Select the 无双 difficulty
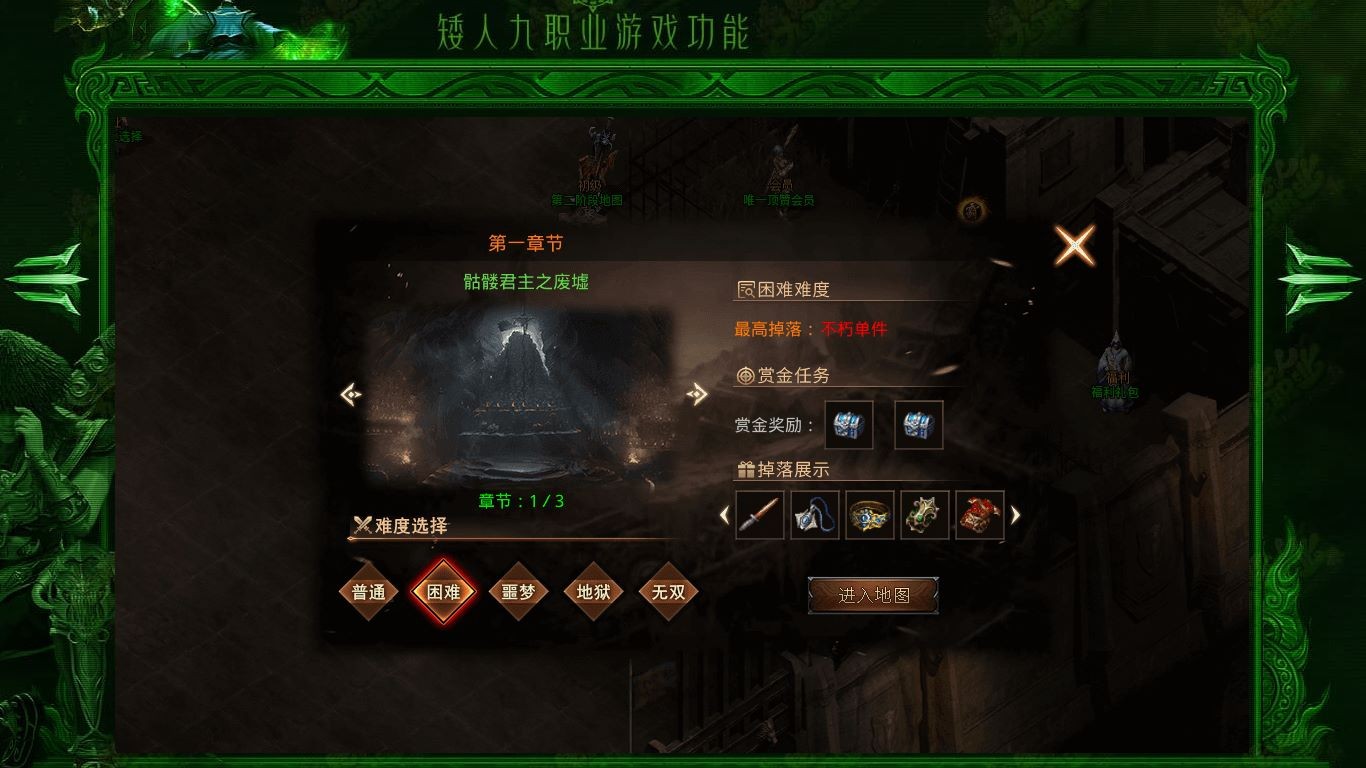1366x768 pixels. click(668, 592)
